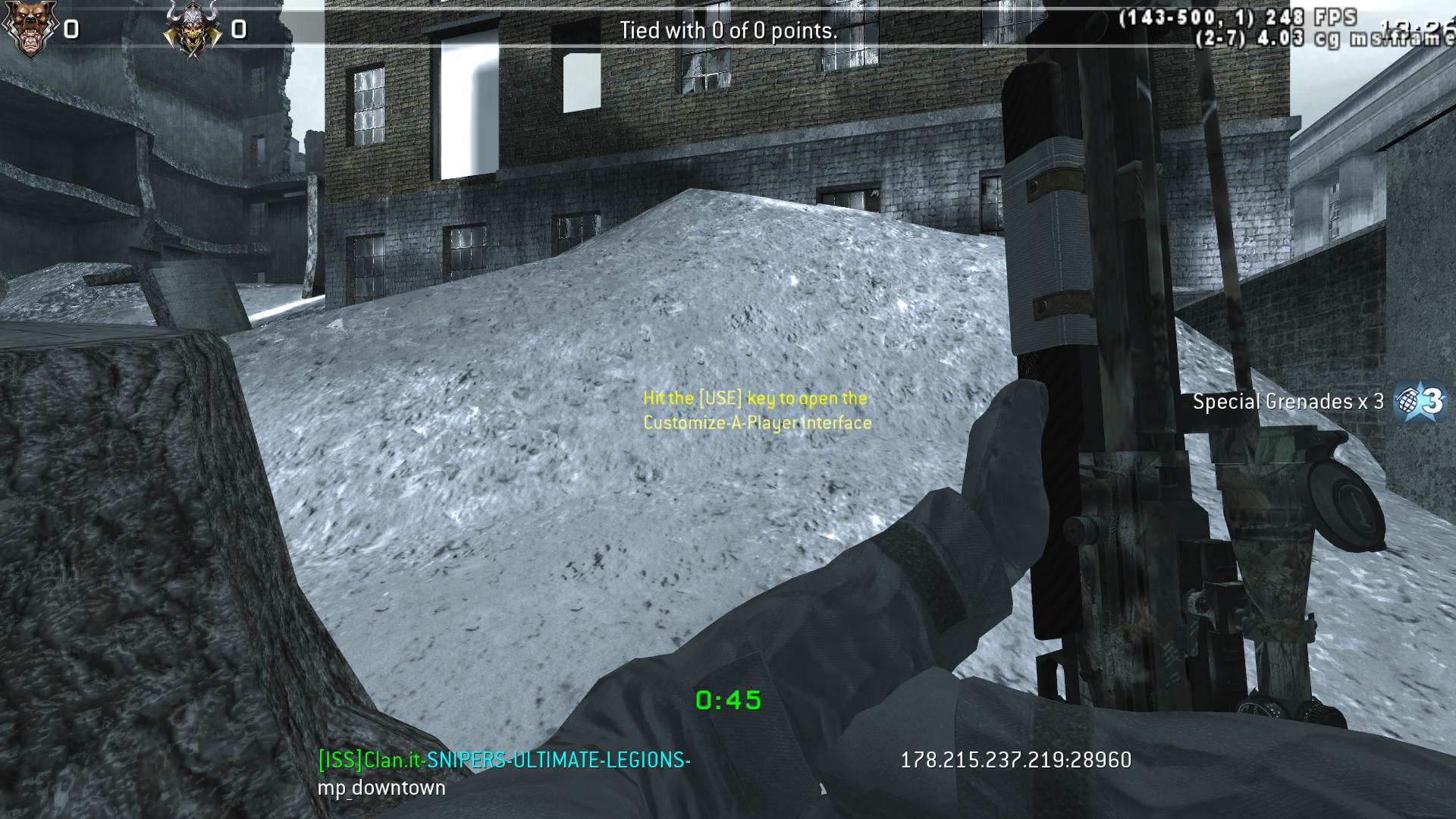The width and height of the screenshot is (1456, 819).
Task: Click the bear team emblem icon
Action: [29, 29]
